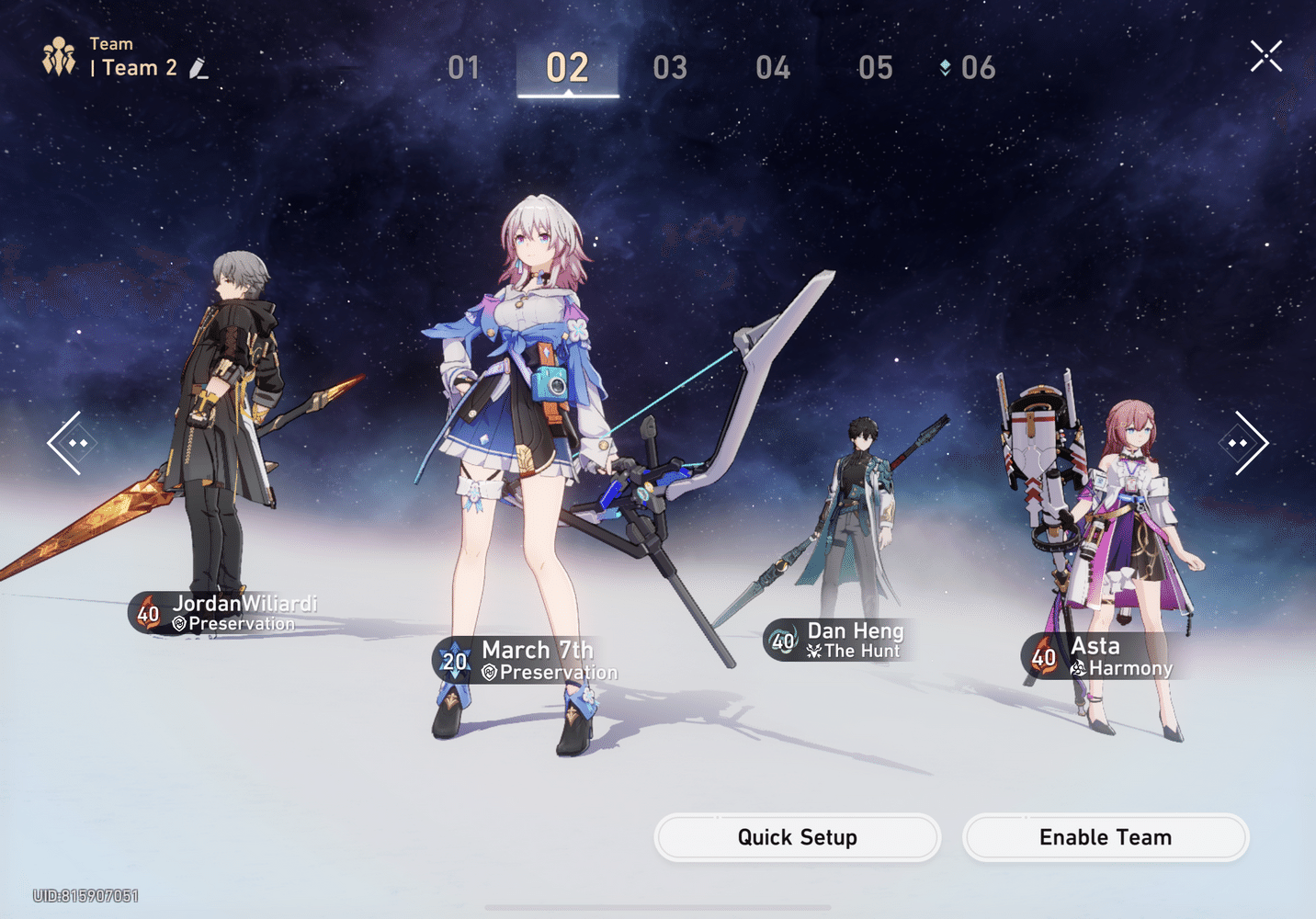Close the team setup screen

tap(1265, 57)
